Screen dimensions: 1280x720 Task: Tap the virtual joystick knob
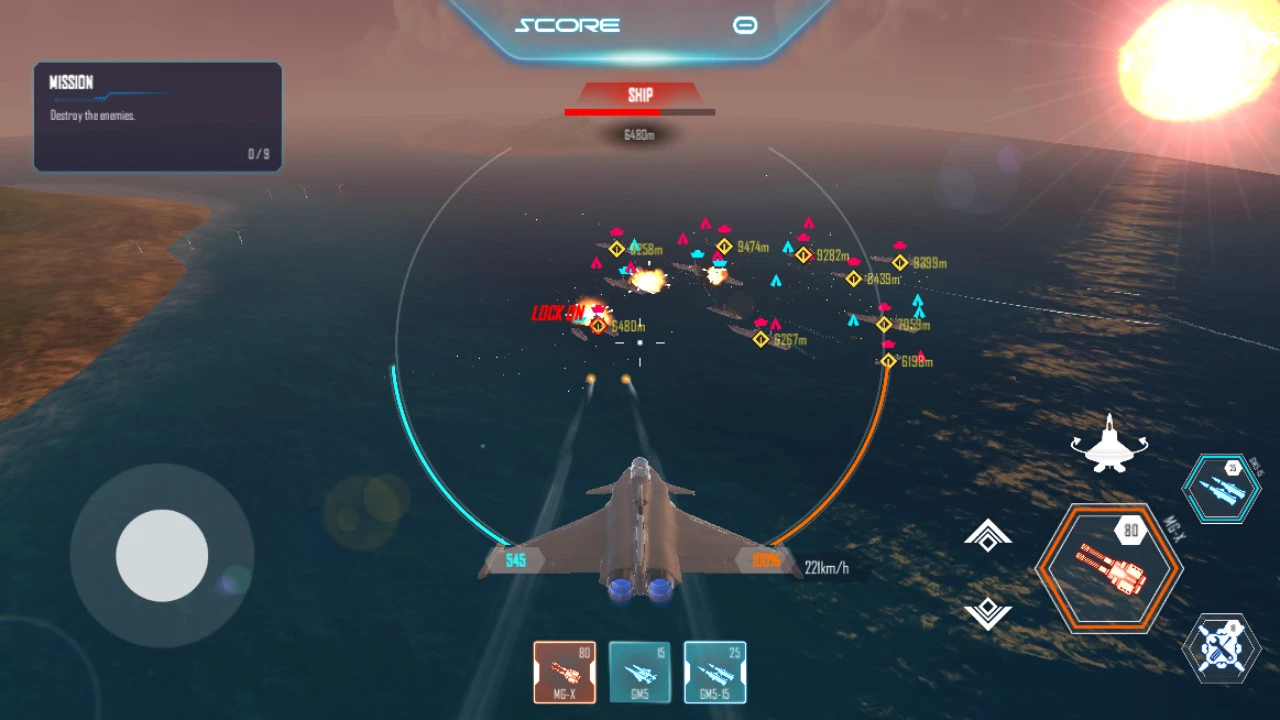162,556
